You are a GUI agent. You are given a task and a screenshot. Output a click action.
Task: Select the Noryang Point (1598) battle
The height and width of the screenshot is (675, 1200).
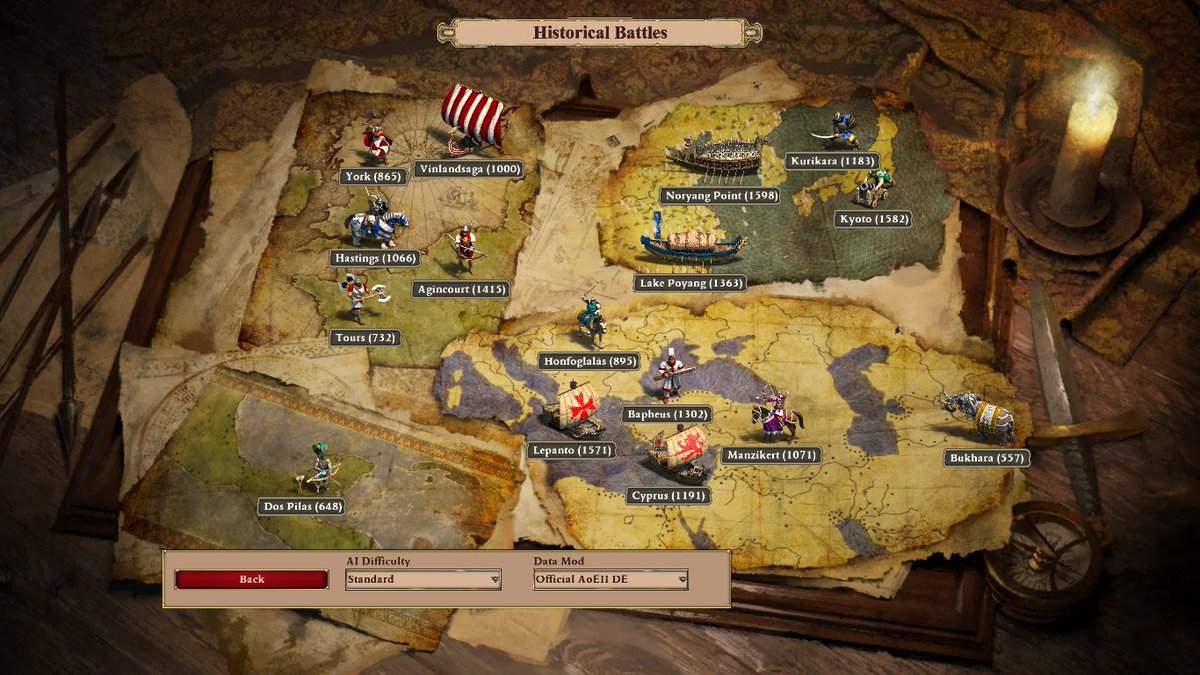[x=720, y=196]
